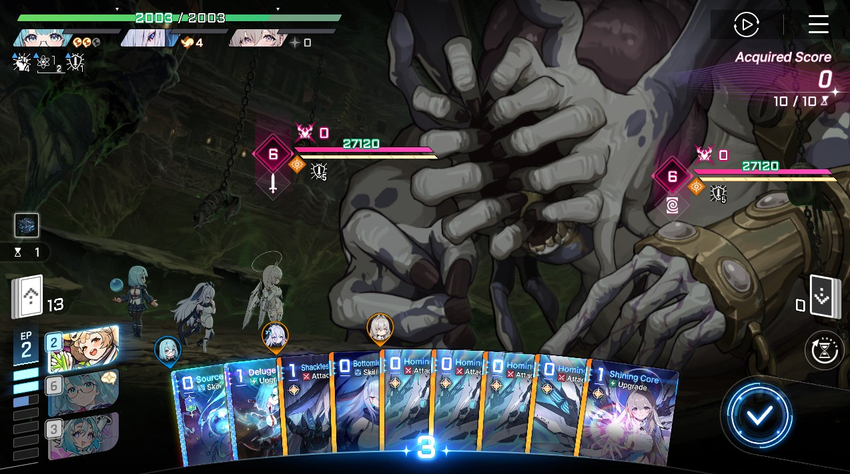Inspect the first enemy's sword intent icon
This screenshot has height=474, width=850.
click(273, 184)
